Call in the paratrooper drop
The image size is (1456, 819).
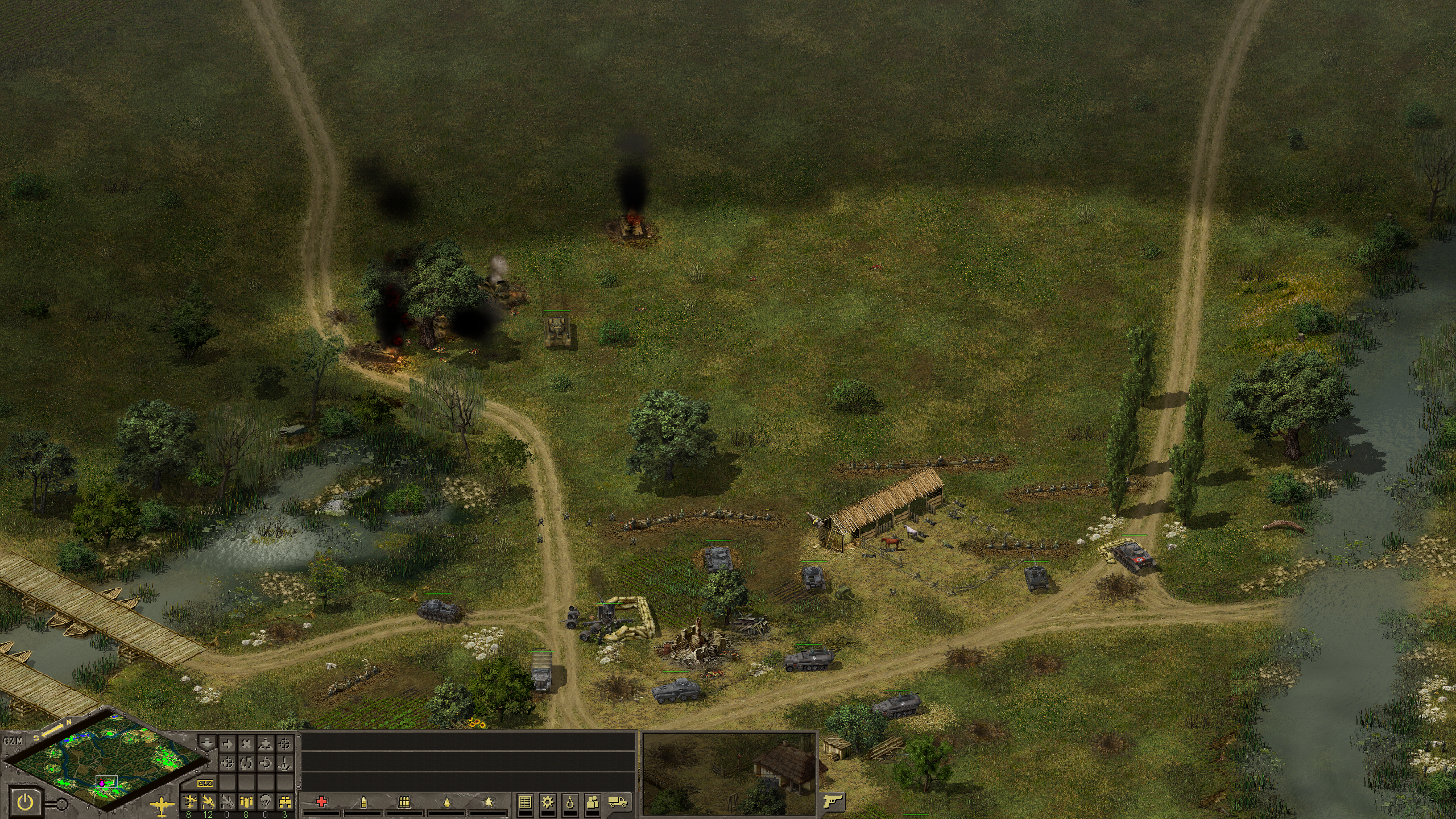click(x=266, y=802)
